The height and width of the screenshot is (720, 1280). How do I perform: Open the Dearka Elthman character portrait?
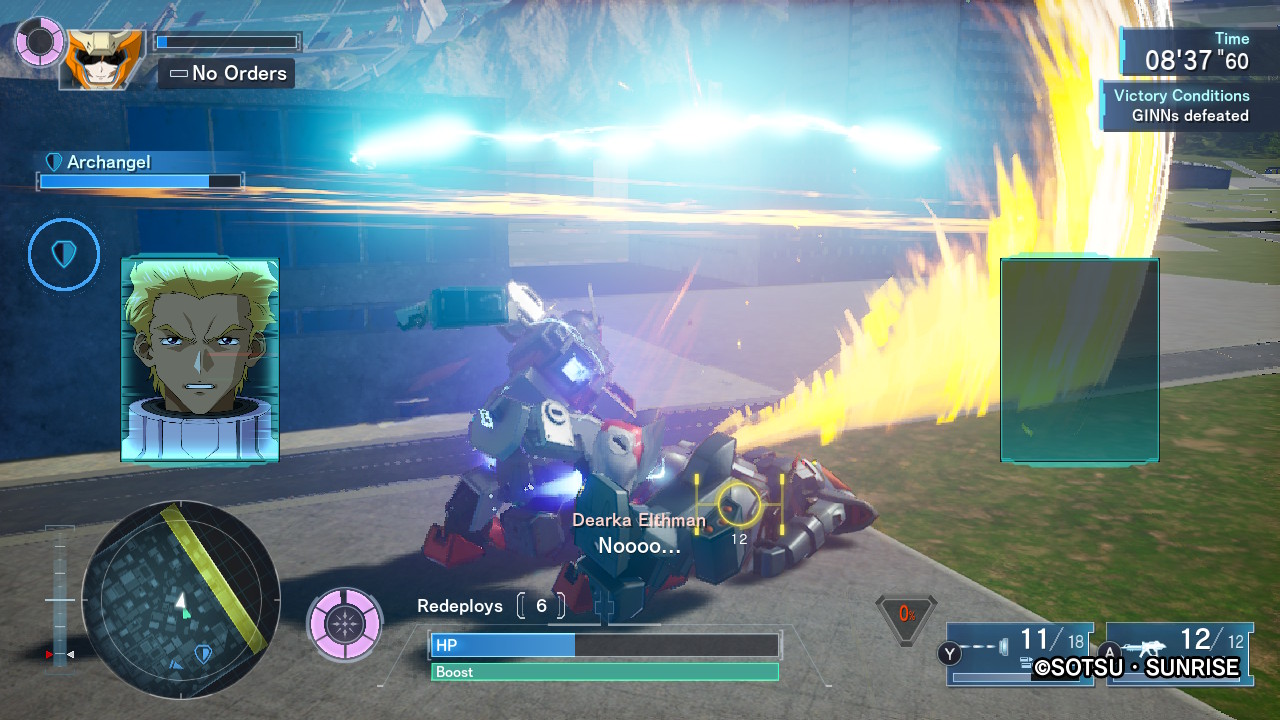click(x=200, y=360)
